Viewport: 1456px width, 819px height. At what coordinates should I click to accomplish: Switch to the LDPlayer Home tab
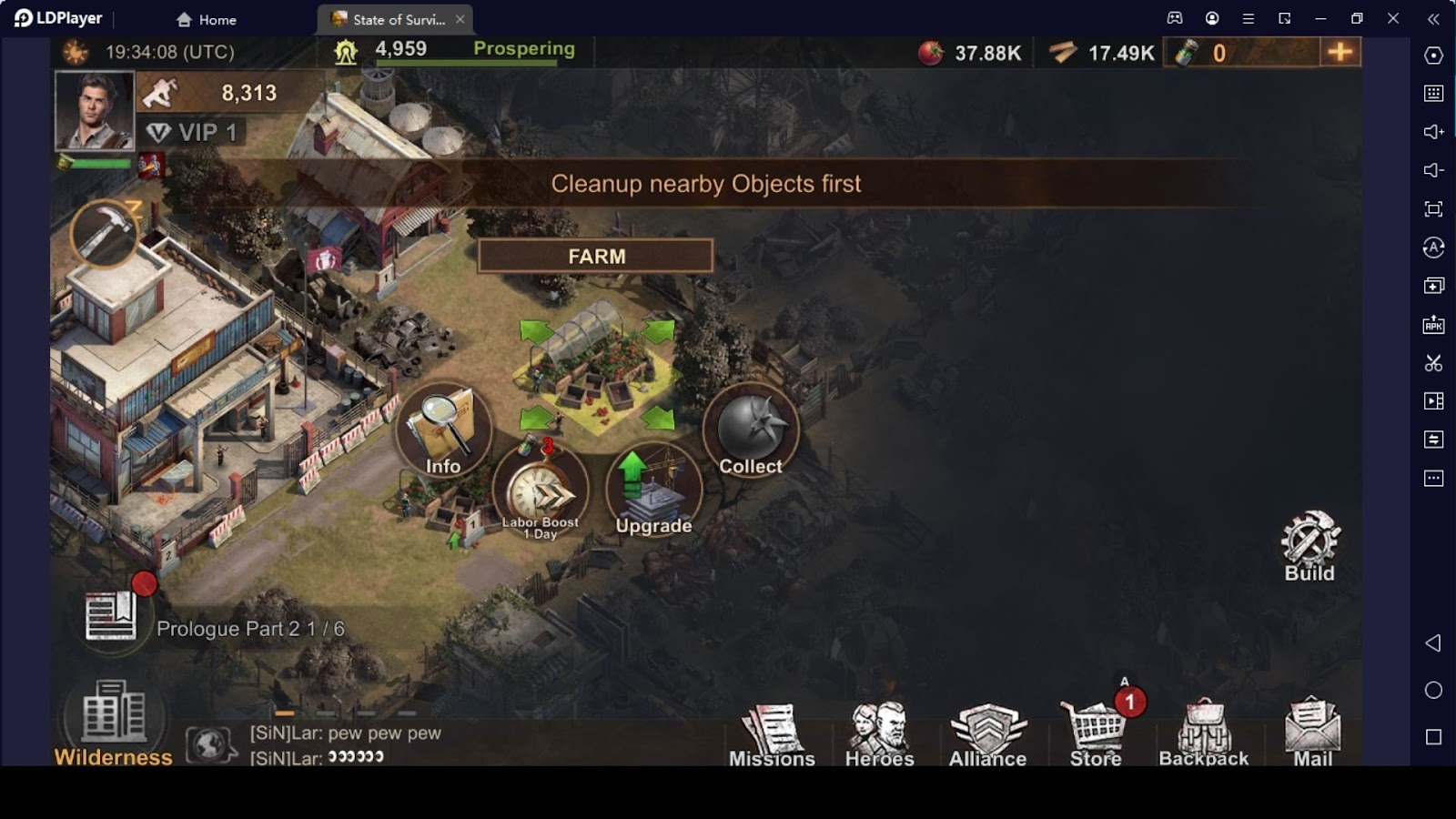pyautogui.click(x=207, y=19)
